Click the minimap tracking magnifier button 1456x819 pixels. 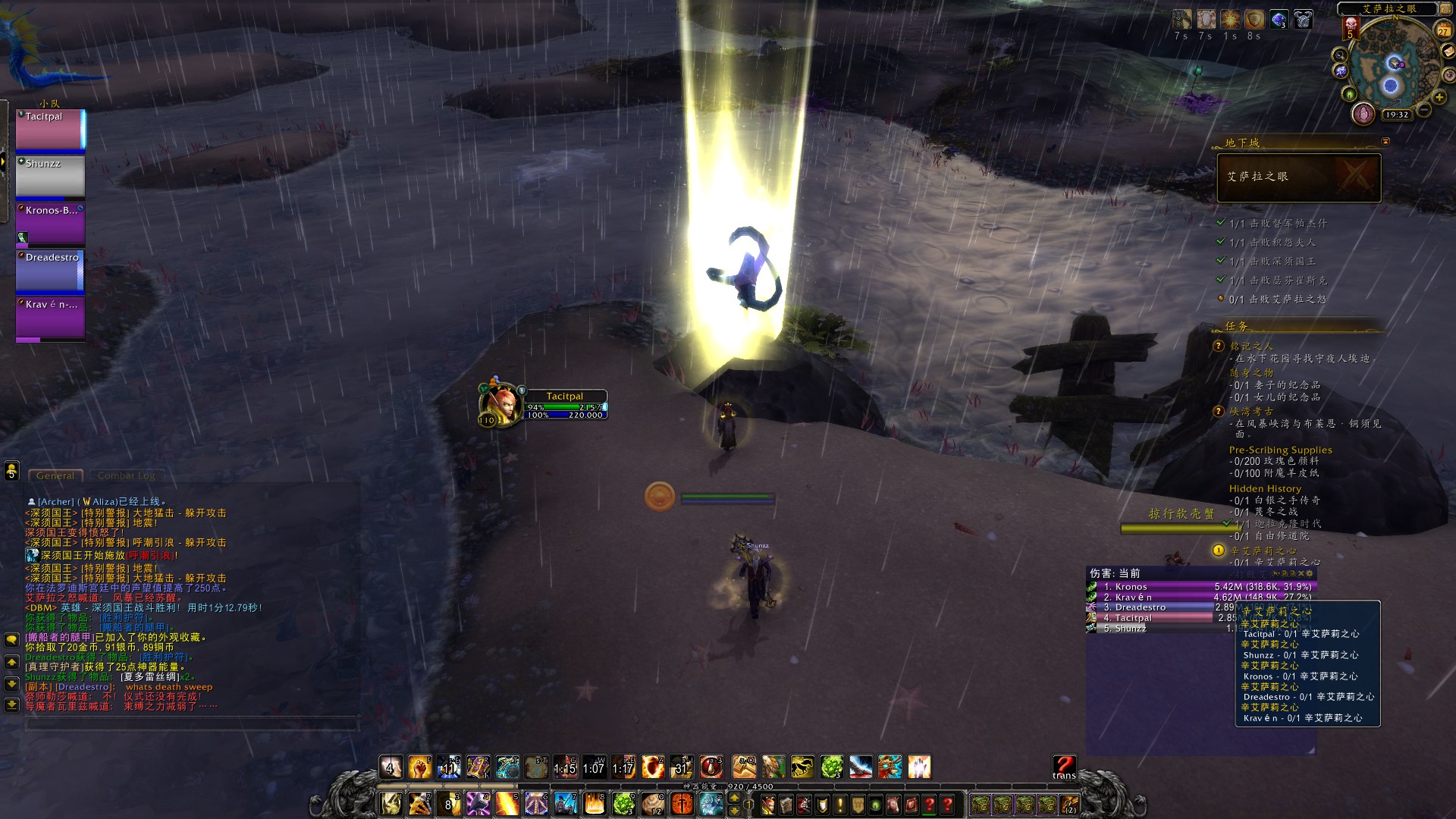point(1340,55)
